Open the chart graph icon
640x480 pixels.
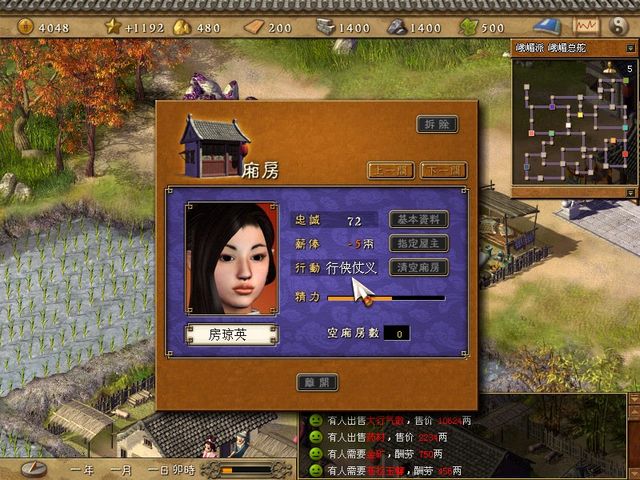point(586,26)
